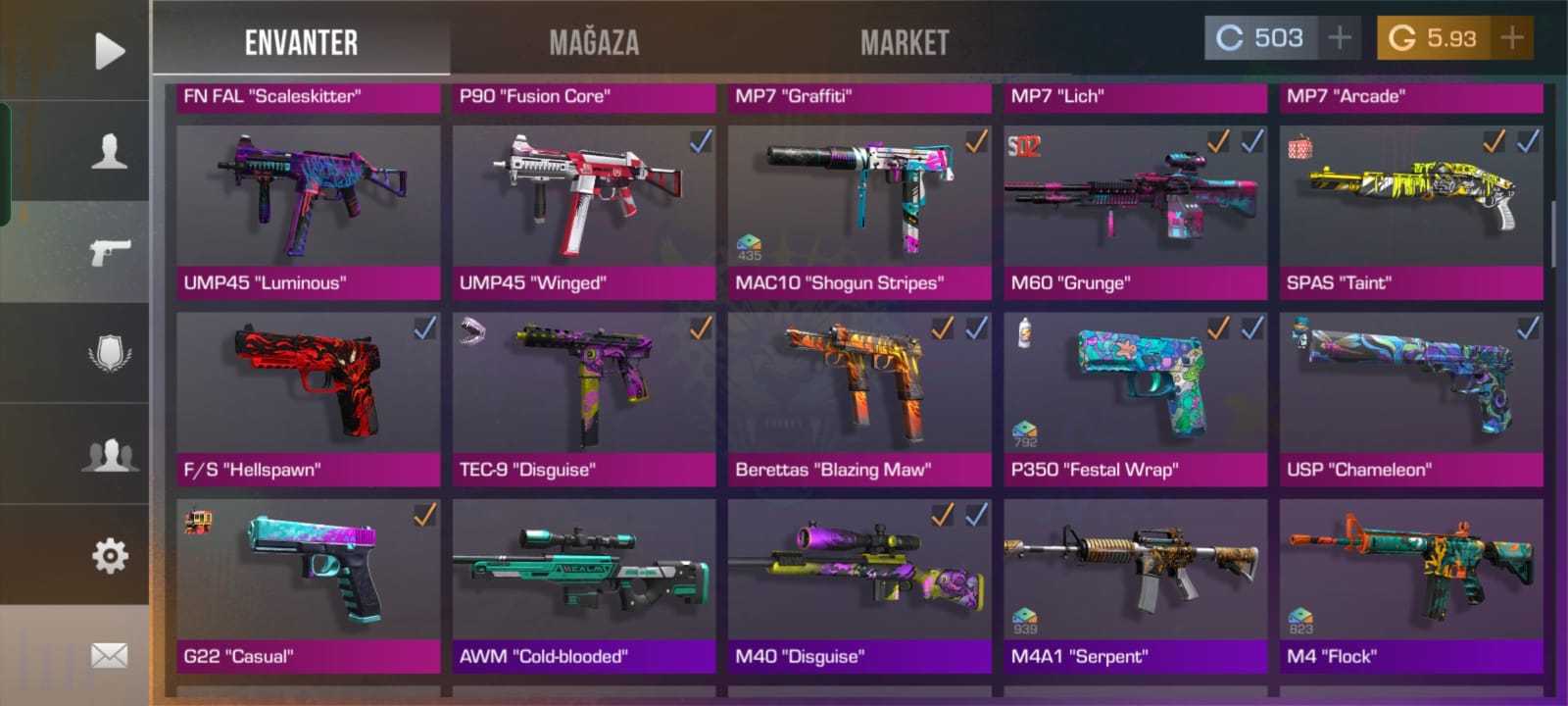Viewport: 1568px width, 706px height.
Task: Open the clan shield emblem icon
Action: click(109, 353)
